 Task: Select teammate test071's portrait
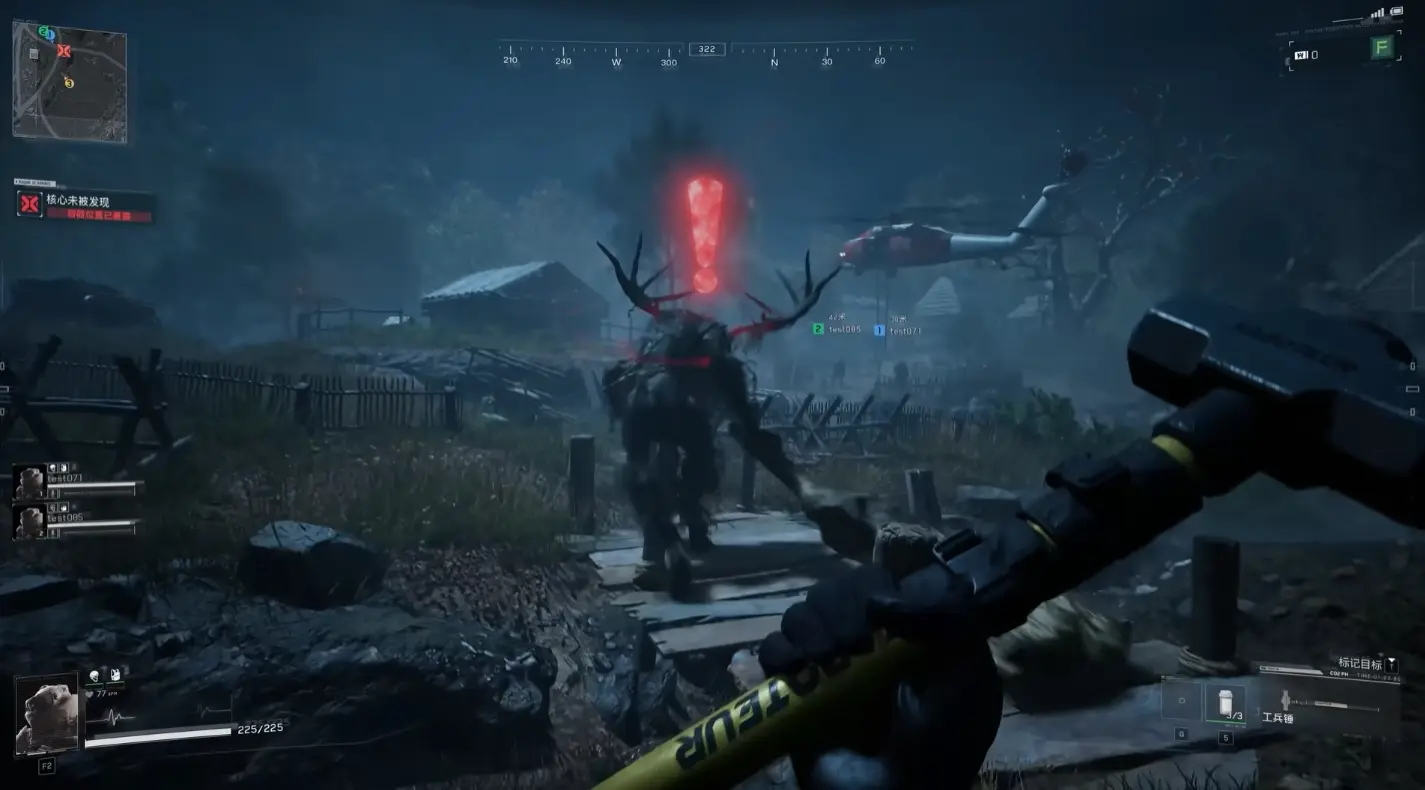pyautogui.click(x=29, y=482)
